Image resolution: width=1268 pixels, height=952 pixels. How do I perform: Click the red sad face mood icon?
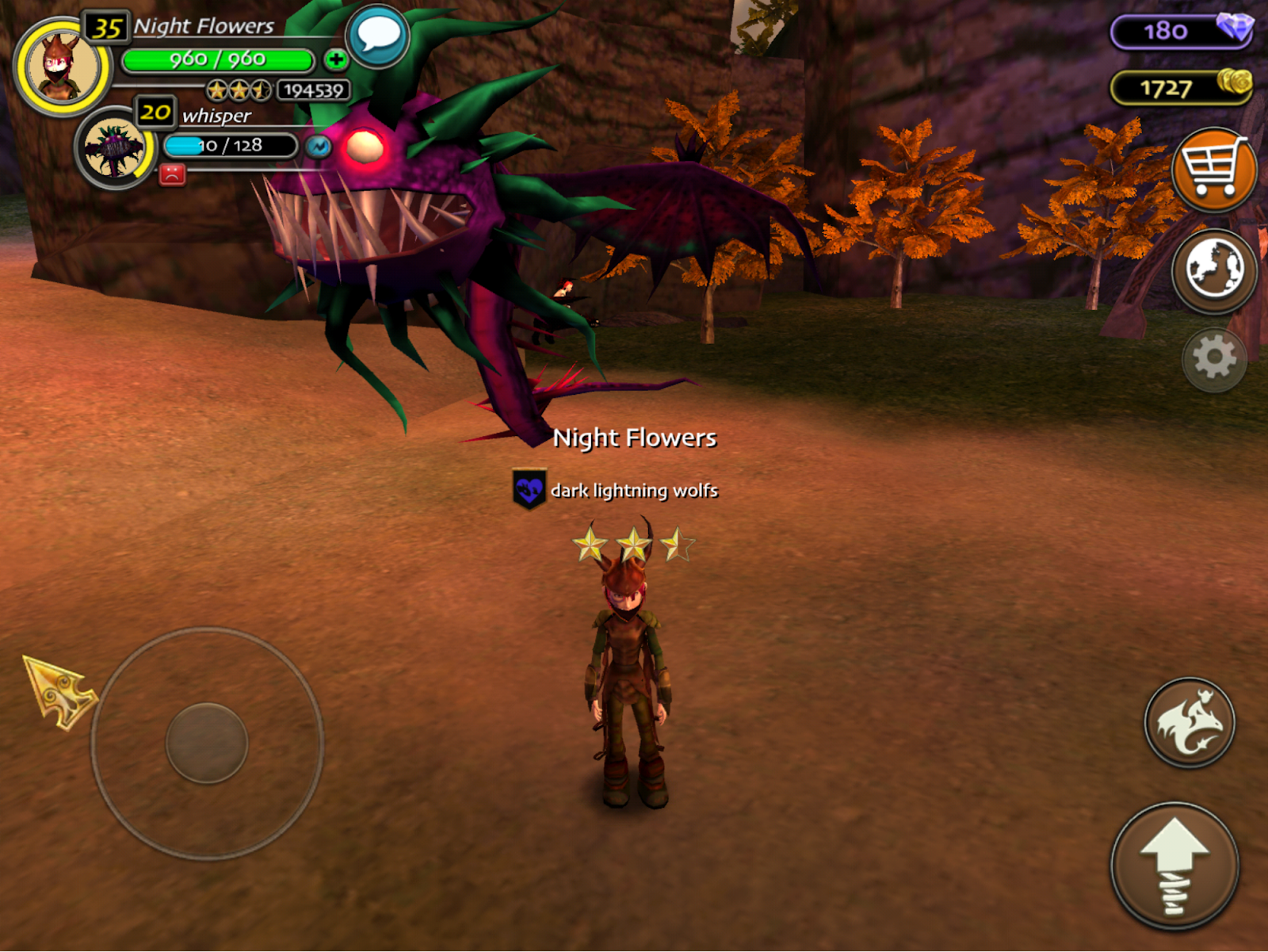coord(172,174)
